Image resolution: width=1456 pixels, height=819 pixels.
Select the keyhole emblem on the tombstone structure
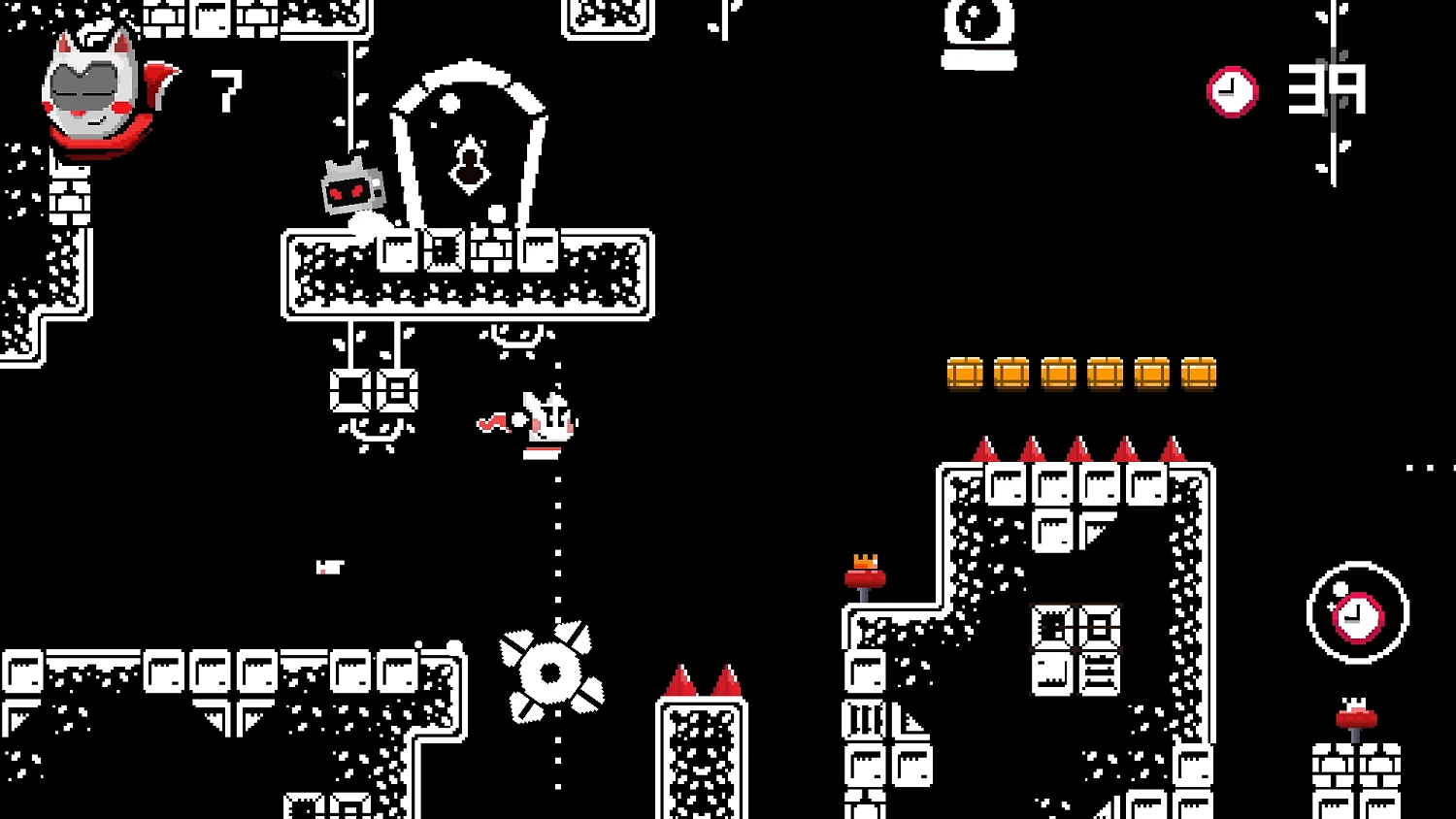click(471, 167)
